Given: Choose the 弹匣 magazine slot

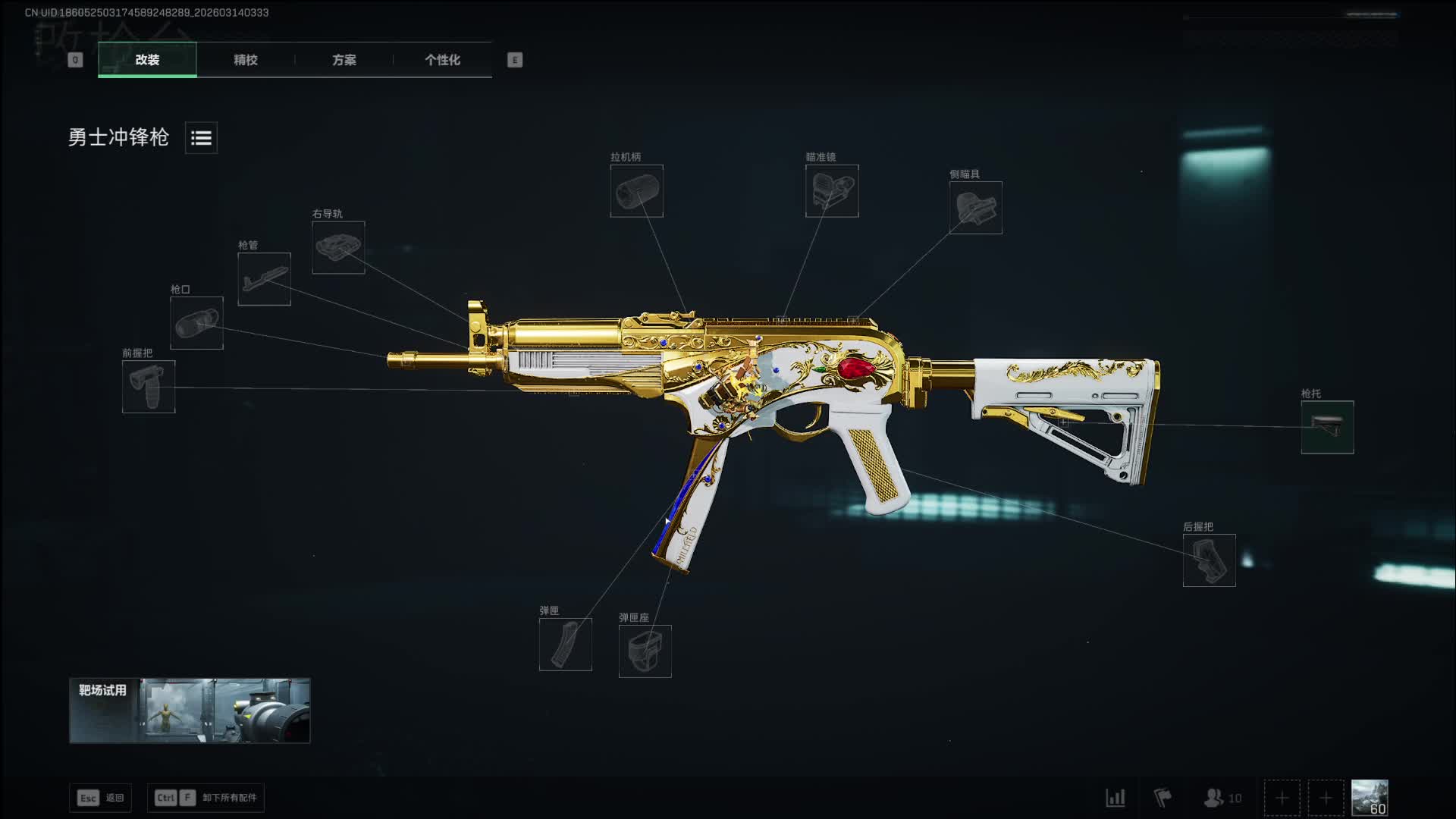Looking at the screenshot, I should (565, 645).
